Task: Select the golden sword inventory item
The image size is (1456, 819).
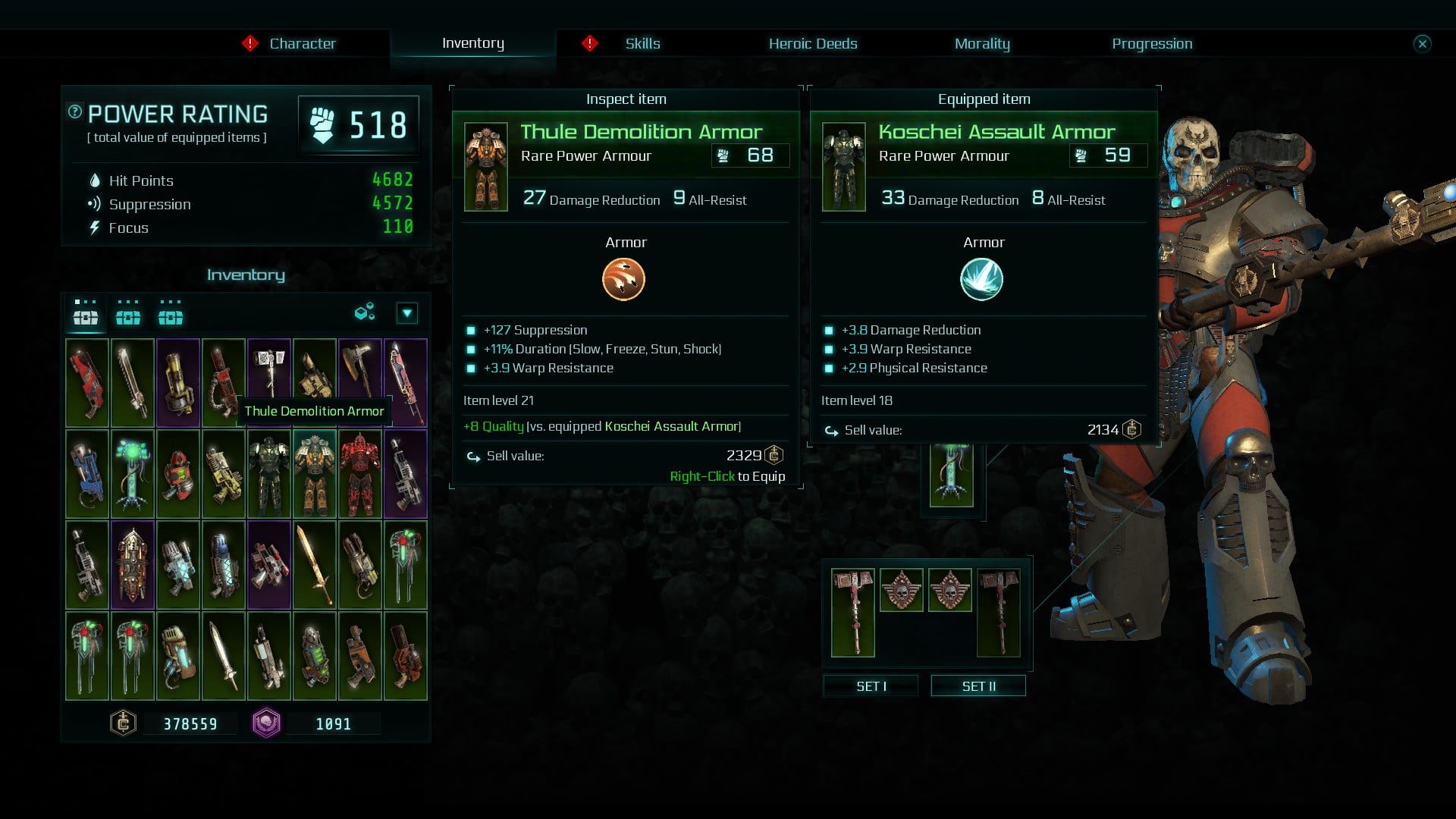Action: (x=314, y=565)
